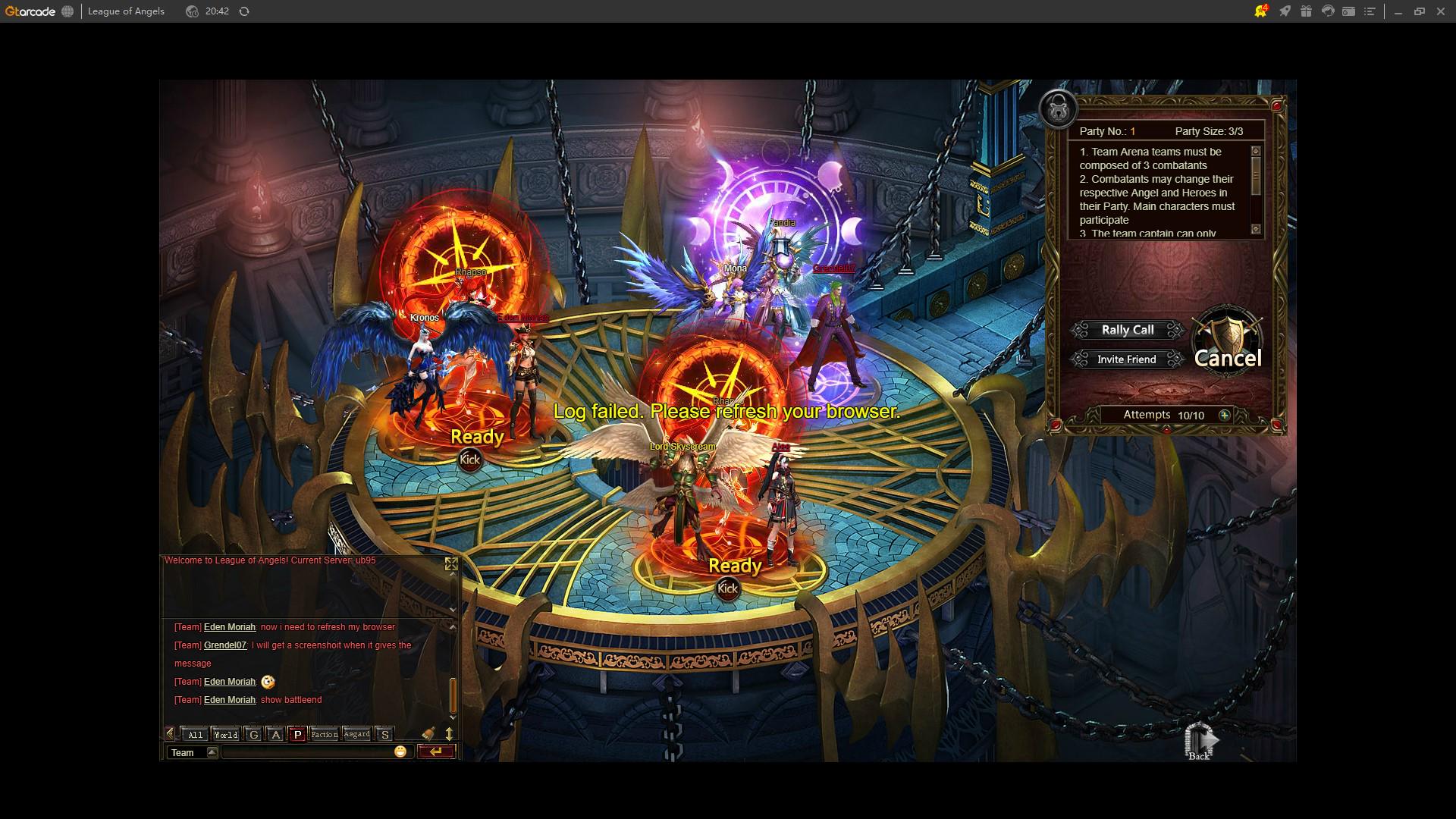Image resolution: width=1456 pixels, height=819 pixels.
Task: Open the Asgard chat tab
Action: pyautogui.click(x=356, y=734)
